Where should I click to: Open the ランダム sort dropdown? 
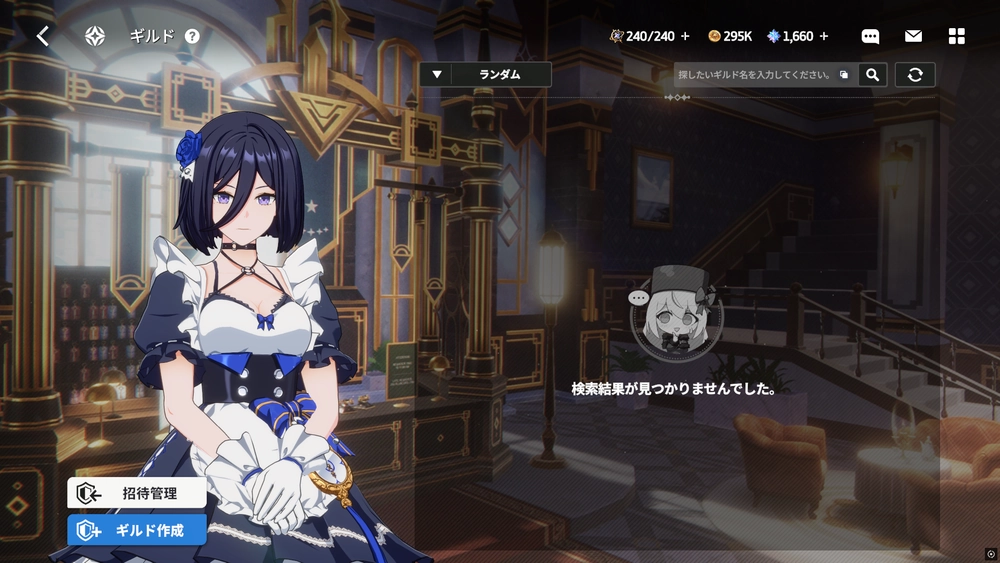click(x=486, y=74)
